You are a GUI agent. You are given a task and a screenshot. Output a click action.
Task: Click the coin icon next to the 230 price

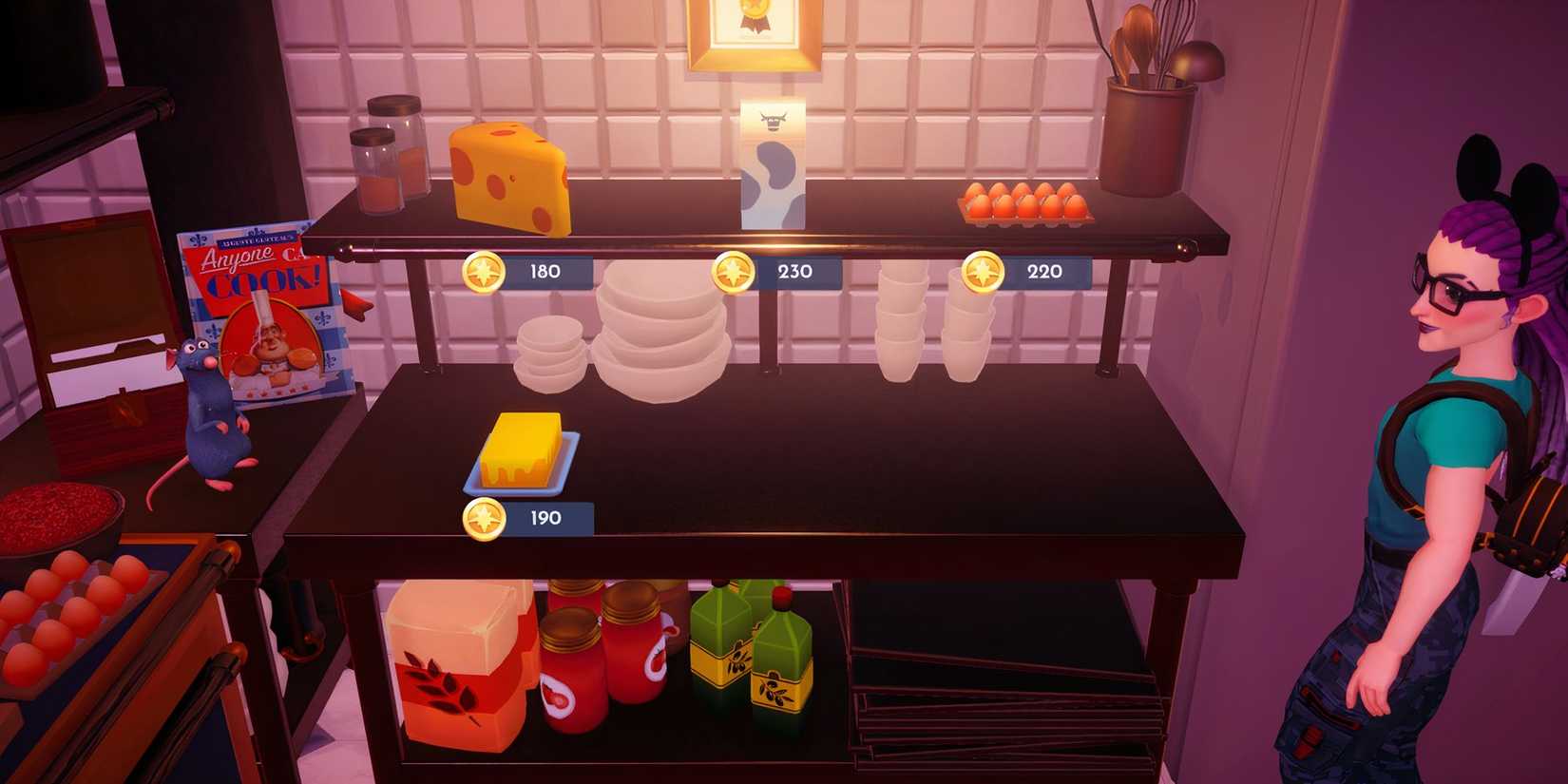point(732,272)
